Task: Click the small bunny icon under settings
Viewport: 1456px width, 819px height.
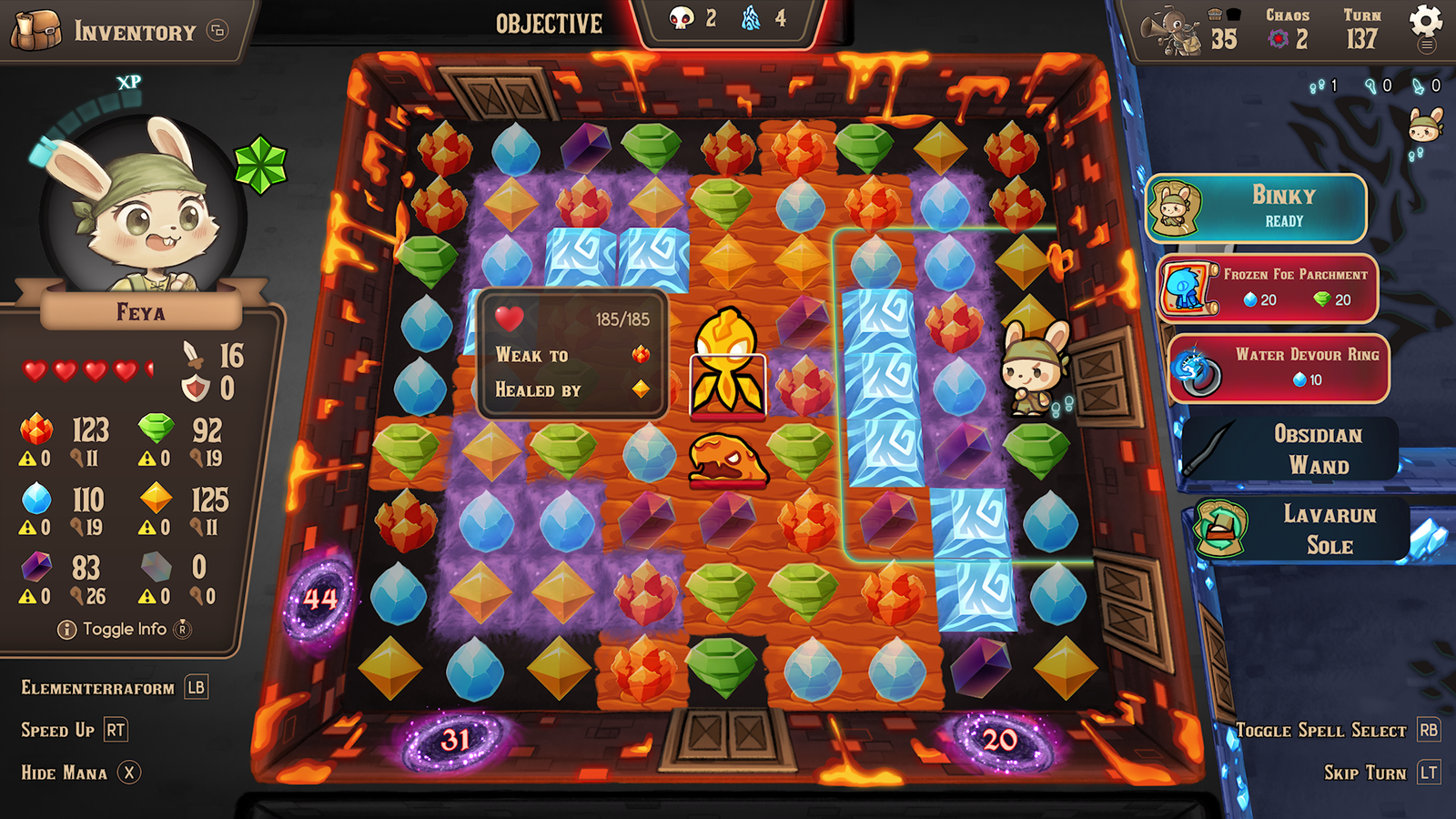Action: [1425, 126]
